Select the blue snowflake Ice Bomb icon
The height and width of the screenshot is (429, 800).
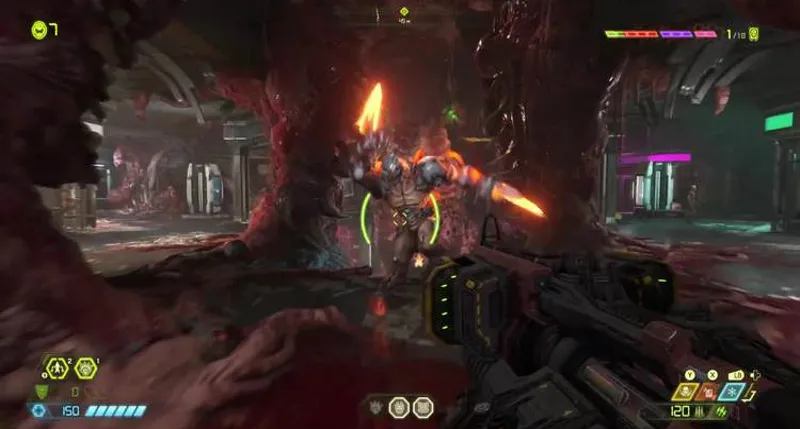coord(733,393)
